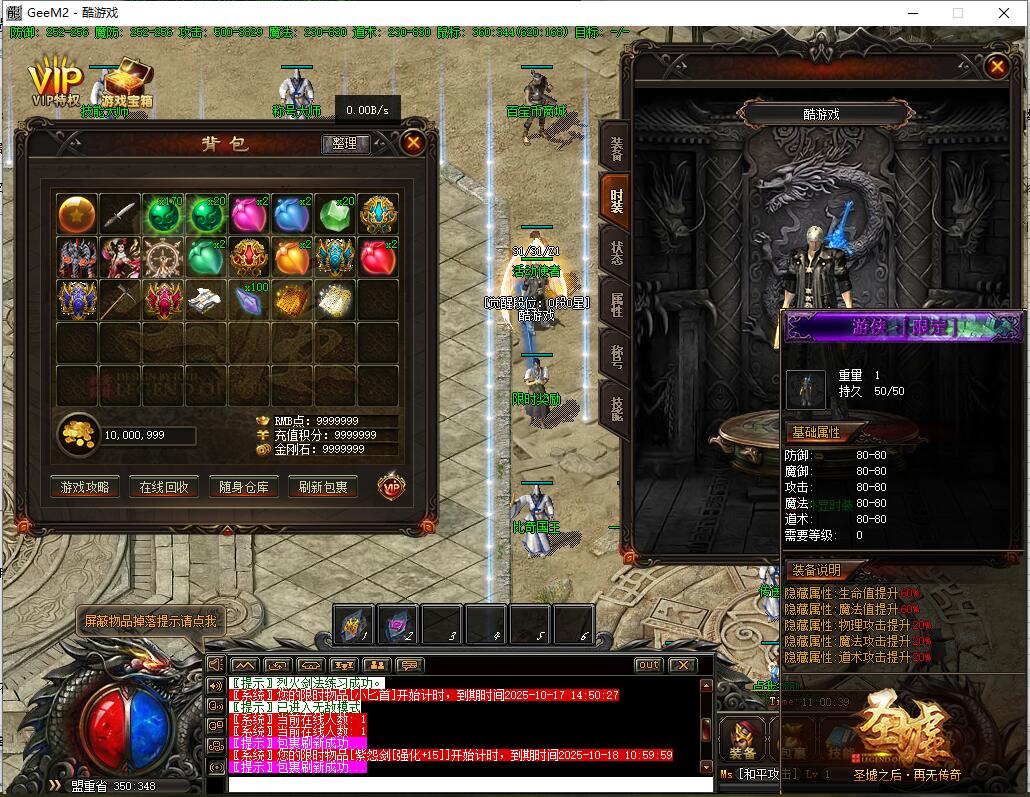Switch to the 装备 equipment tab
The height and width of the screenshot is (797, 1030).
pos(615,146)
